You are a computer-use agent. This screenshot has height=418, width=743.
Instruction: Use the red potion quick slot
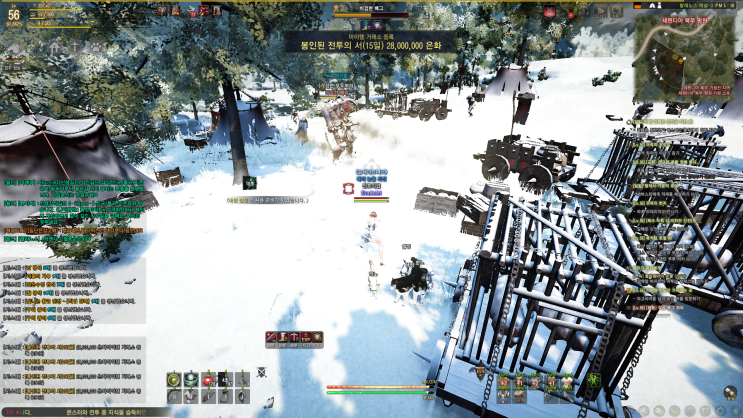(x=209, y=379)
